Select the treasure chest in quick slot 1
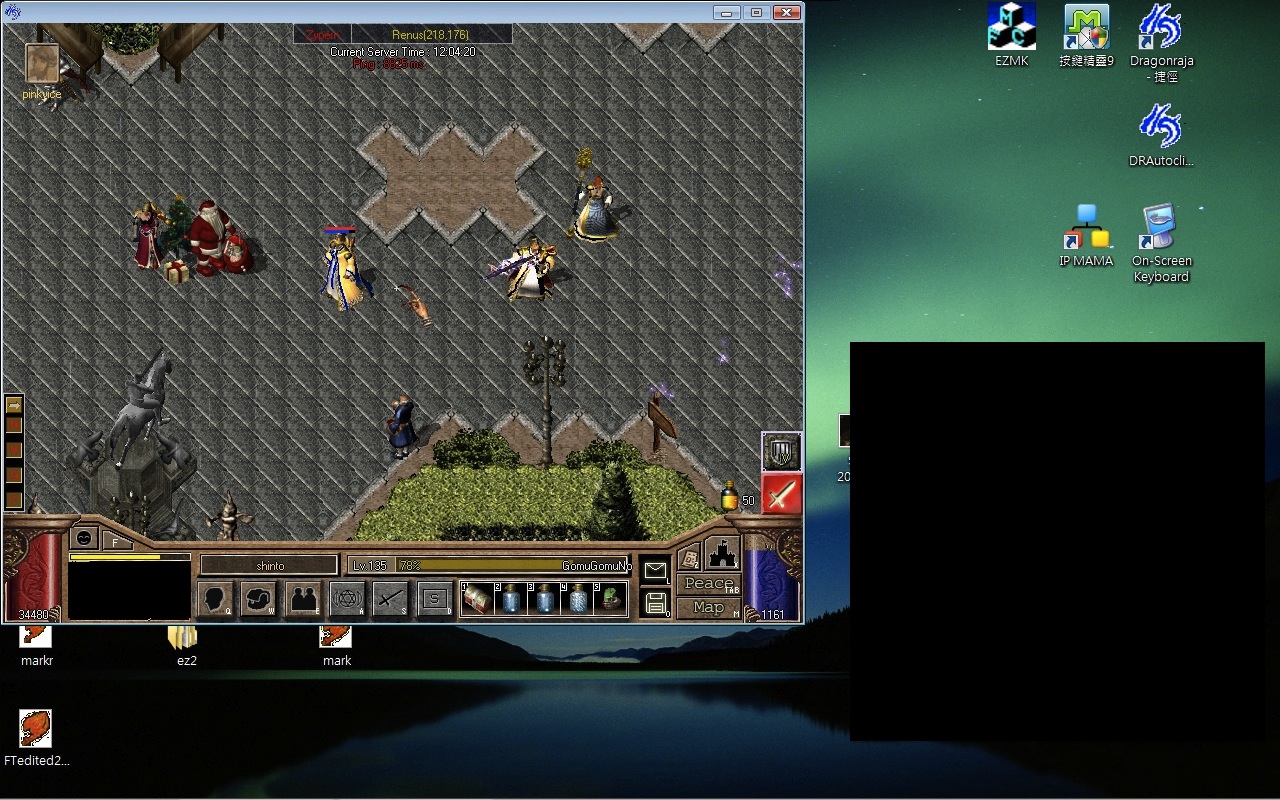Screen dimensions: 1280x800 (476, 600)
